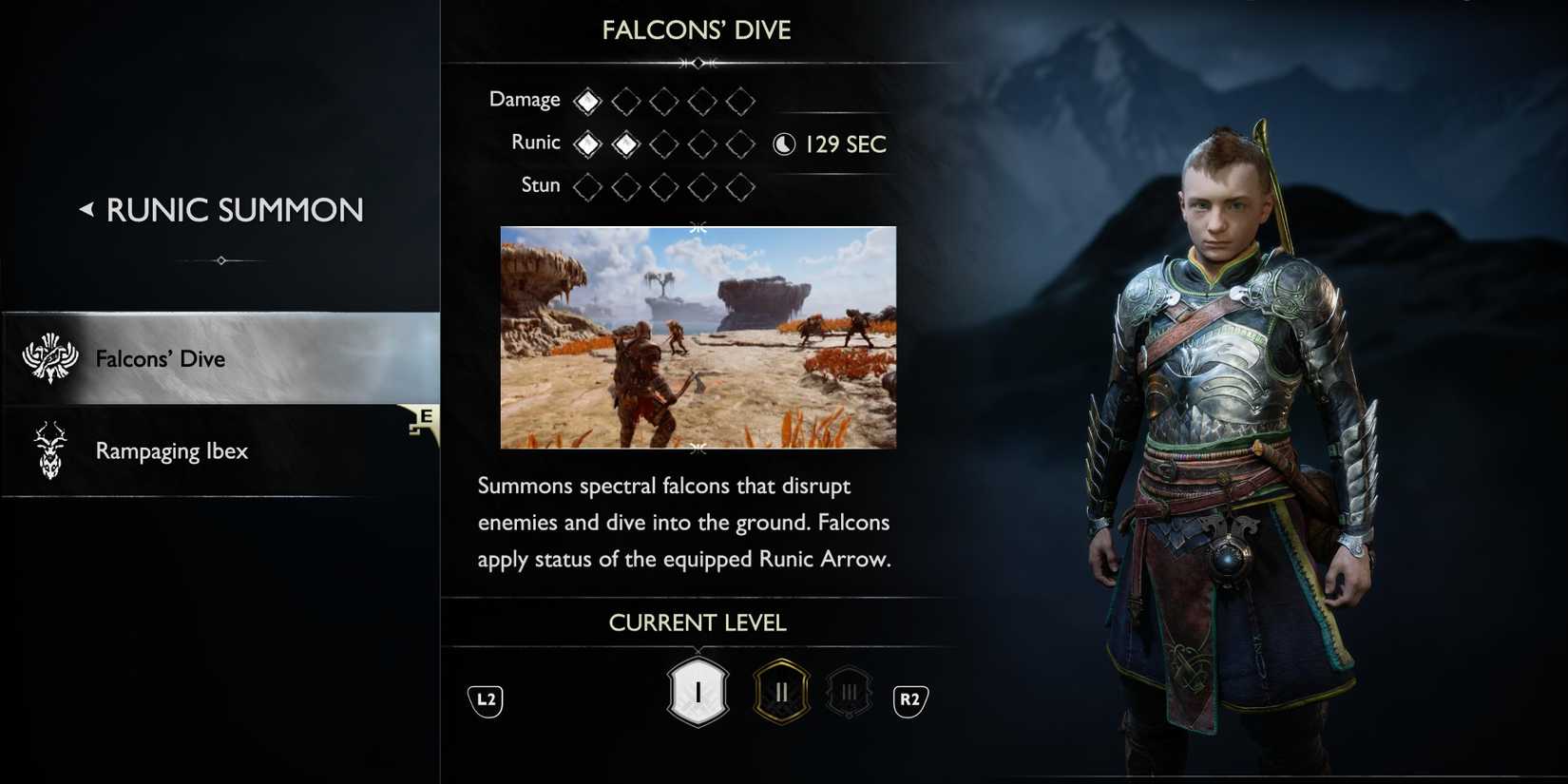
Task: Toggle the second filled Runic stat diamond
Action: 625,142
